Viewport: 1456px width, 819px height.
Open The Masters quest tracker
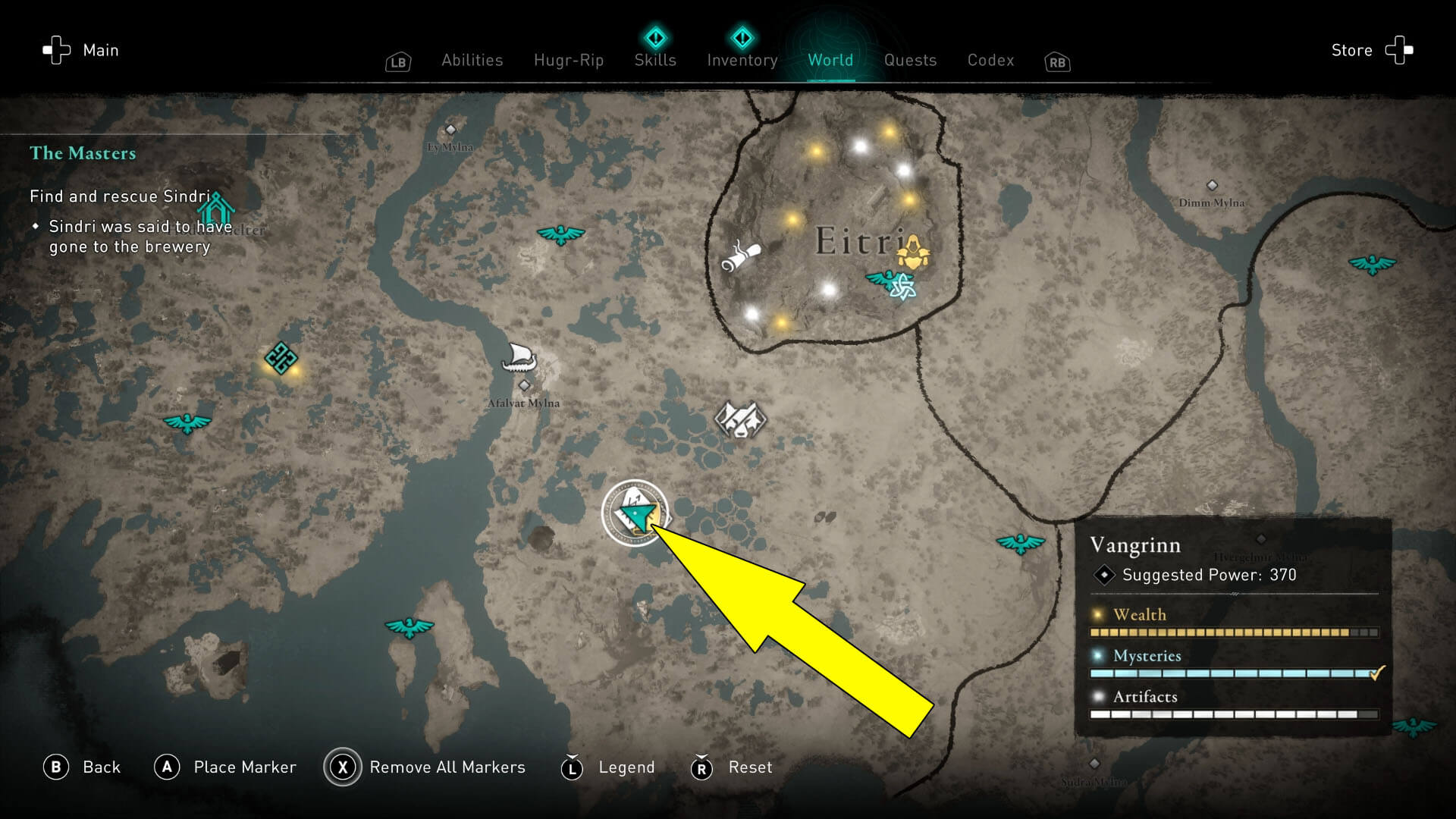coord(83,153)
